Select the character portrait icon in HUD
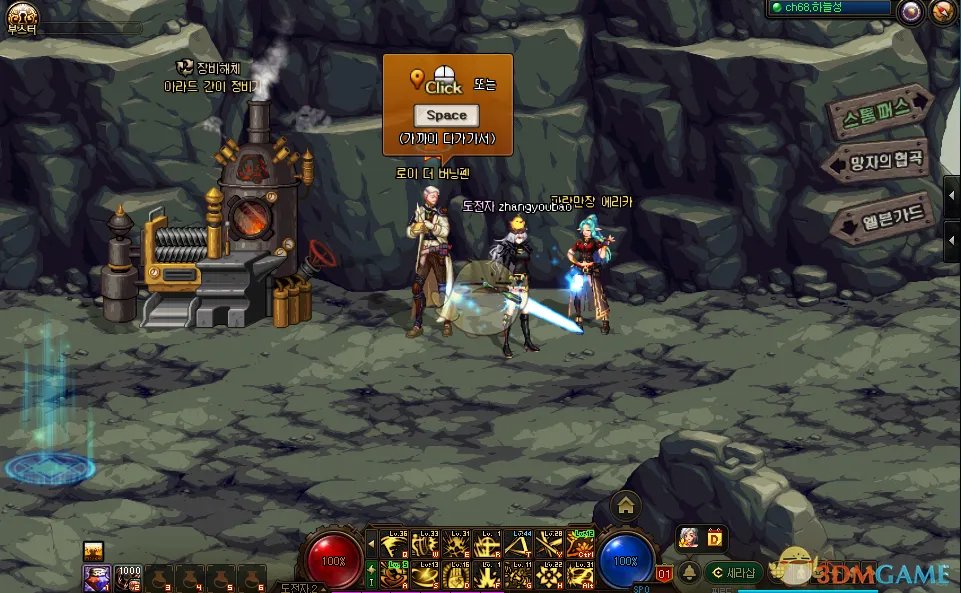Image resolution: width=961 pixels, height=593 pixels. (689, 539)
